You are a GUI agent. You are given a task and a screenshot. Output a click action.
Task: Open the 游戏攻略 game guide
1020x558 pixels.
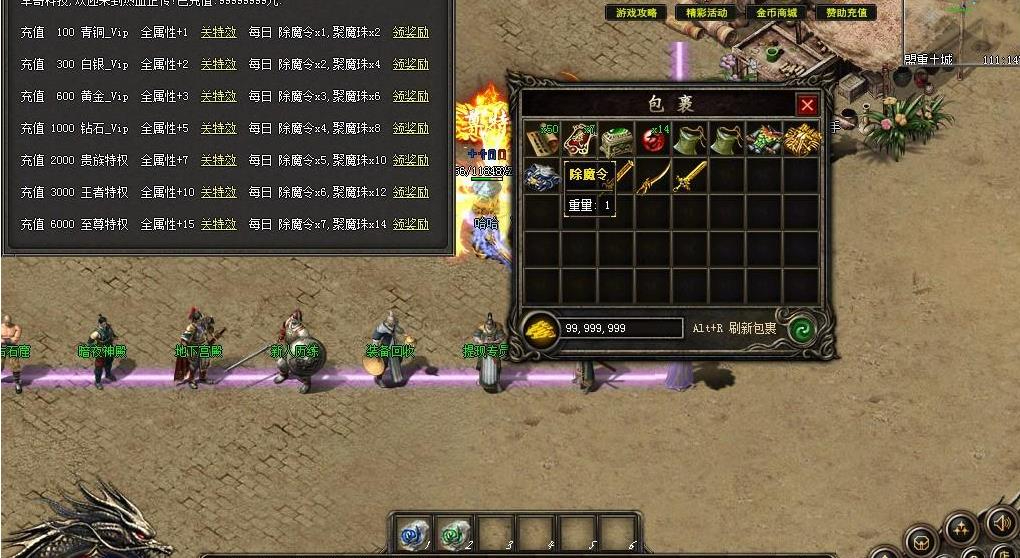pos(637,13)
